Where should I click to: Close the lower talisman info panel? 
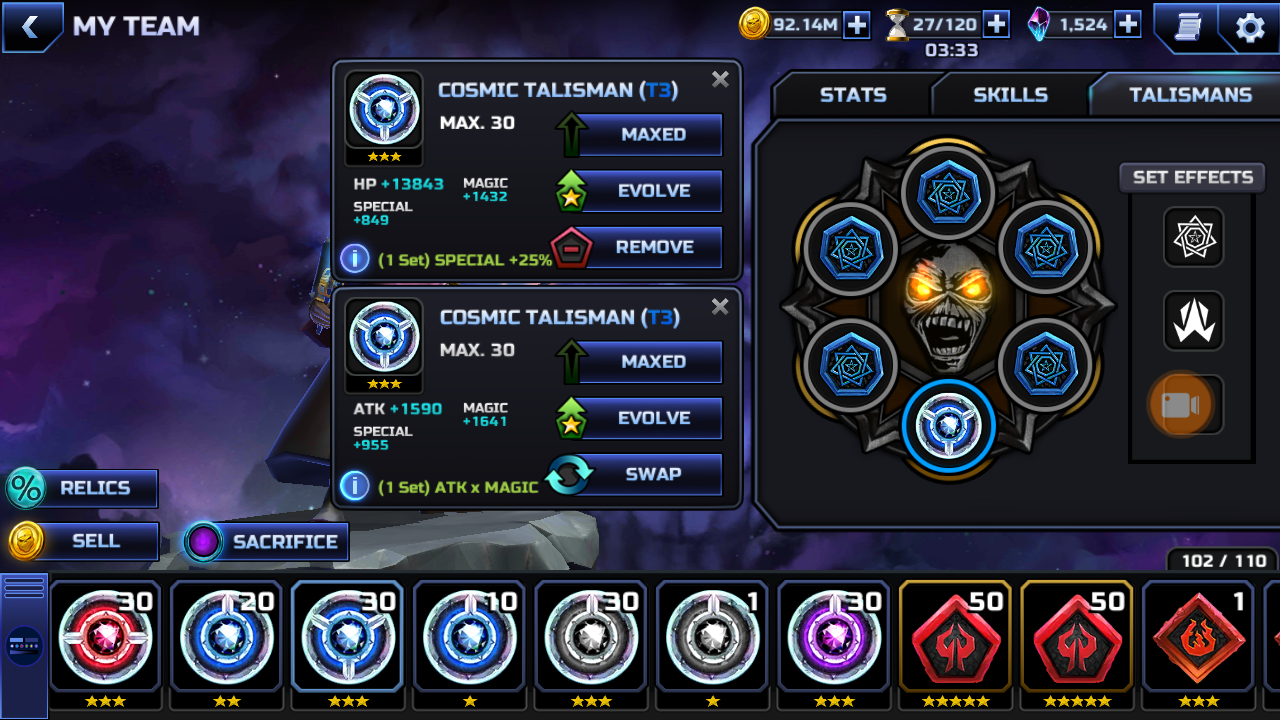(720, 307)
